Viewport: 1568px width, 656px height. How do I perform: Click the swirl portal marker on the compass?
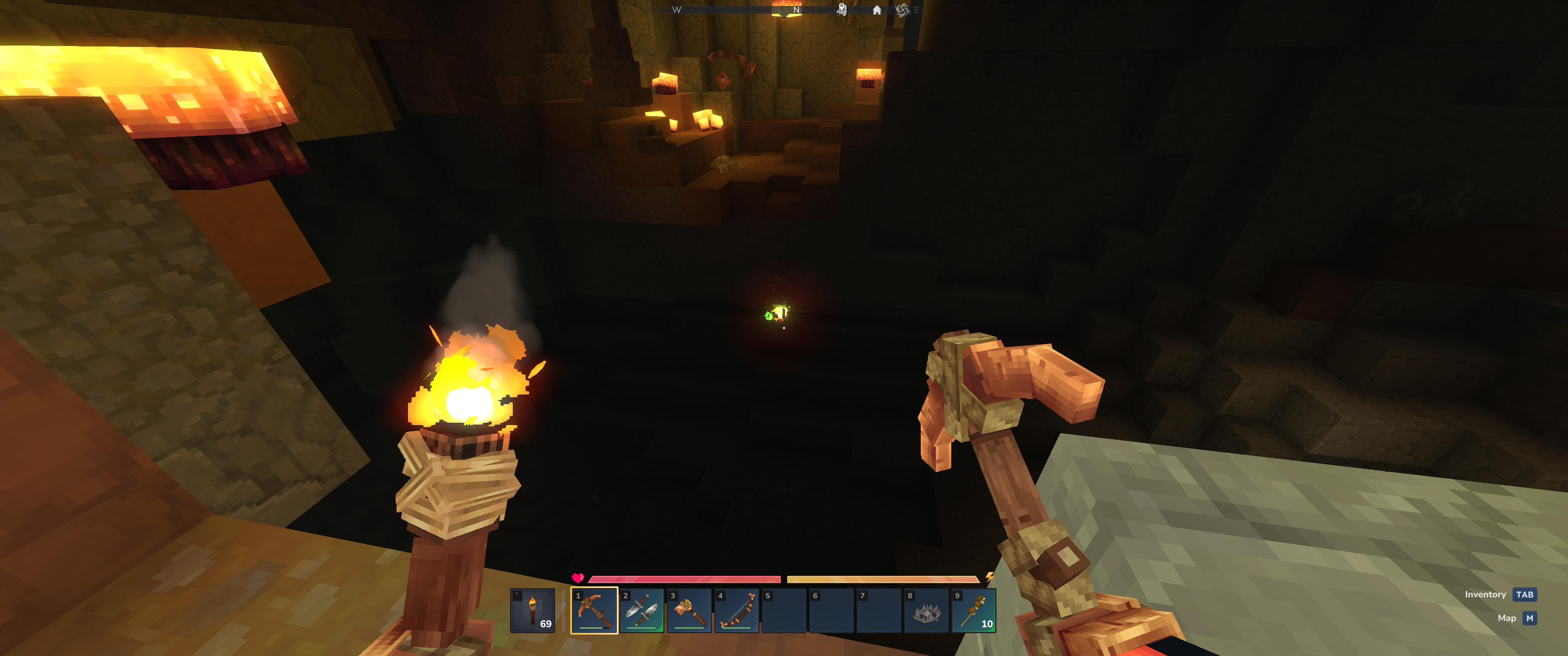902,10
